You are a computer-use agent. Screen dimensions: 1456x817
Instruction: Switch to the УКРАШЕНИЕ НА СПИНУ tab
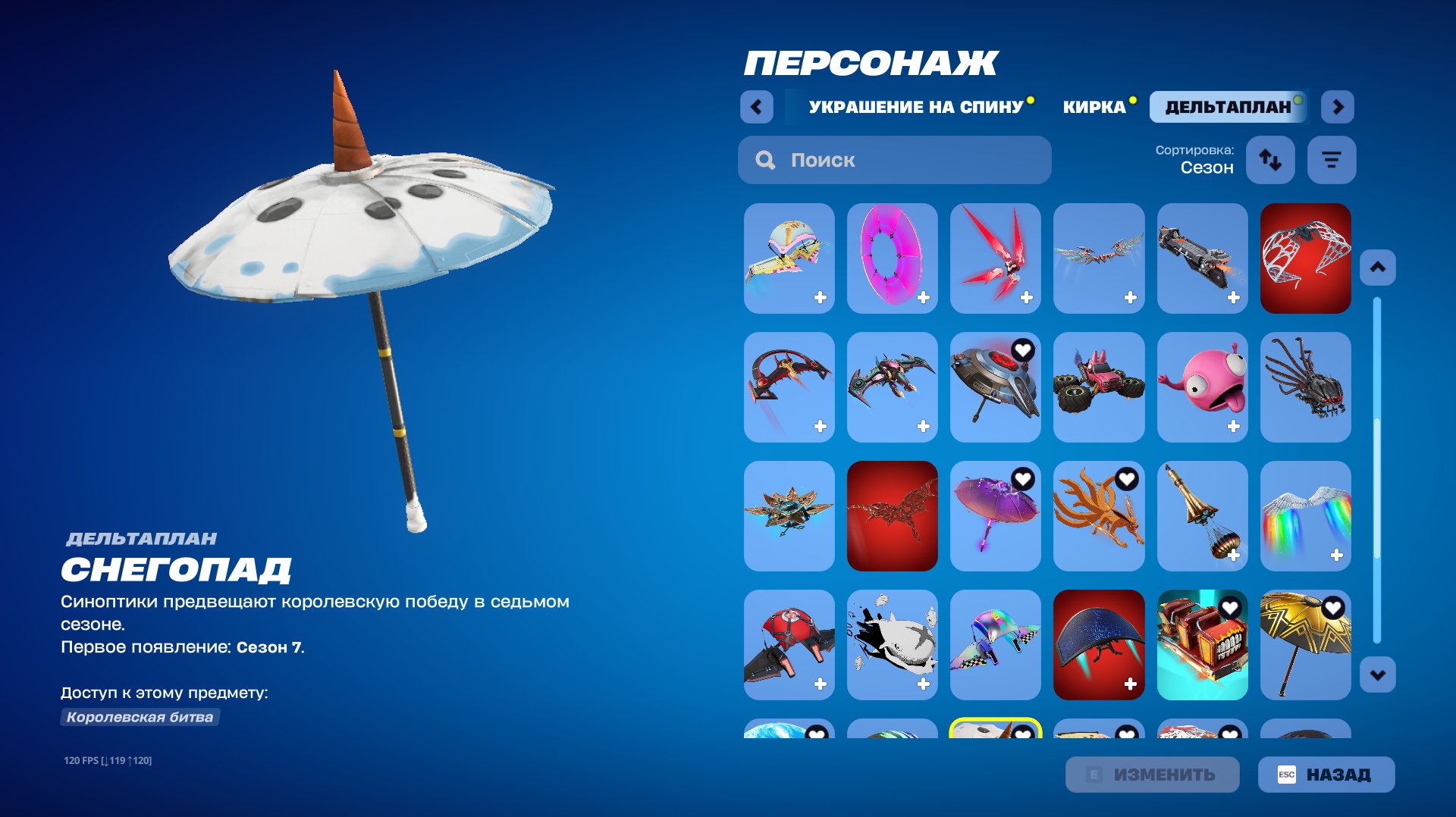pos(915,107)
